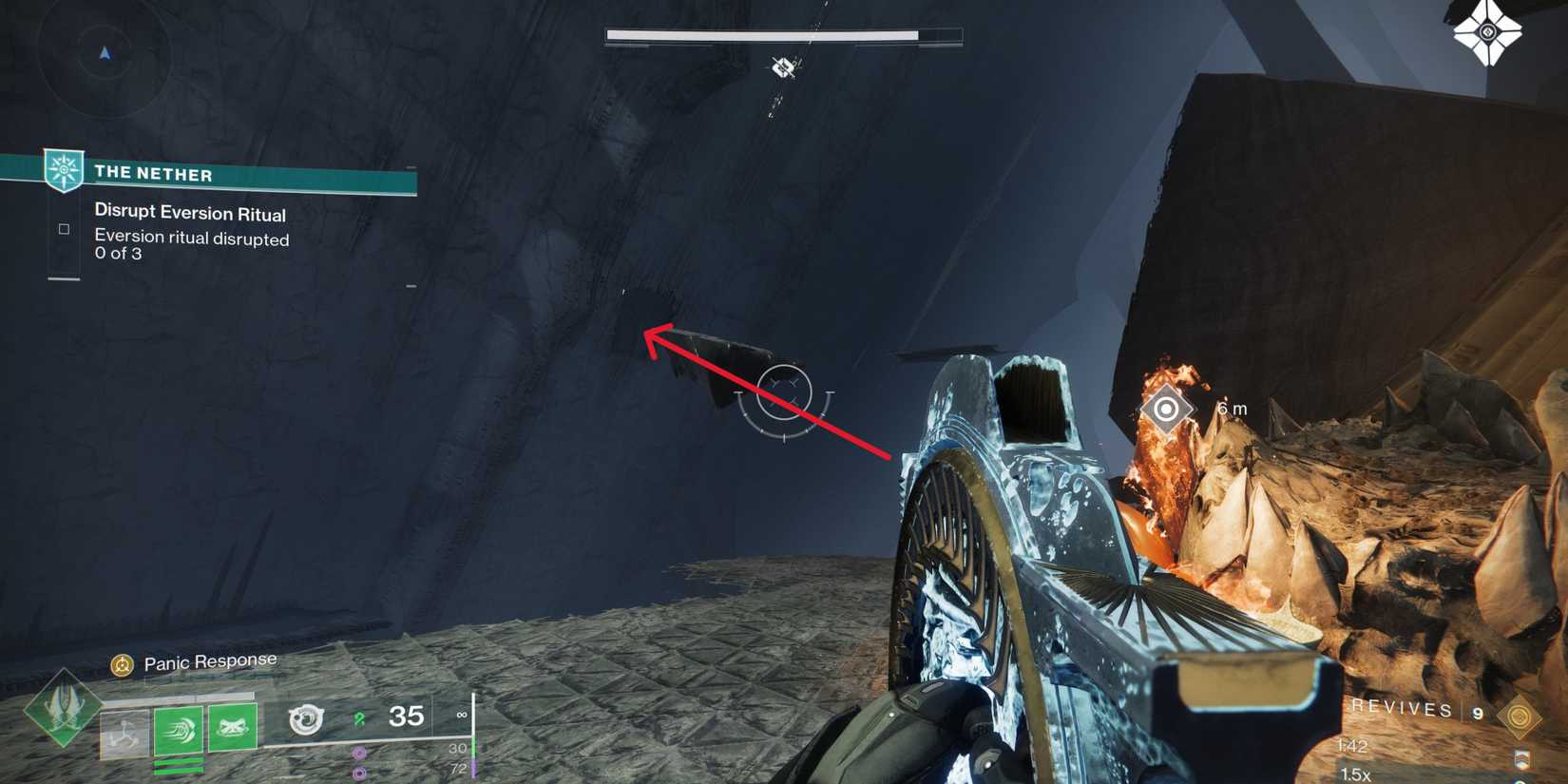Click the compass arrow on the radar
The width and height of the screenshot is (1568, 784).
click(105, 52)
